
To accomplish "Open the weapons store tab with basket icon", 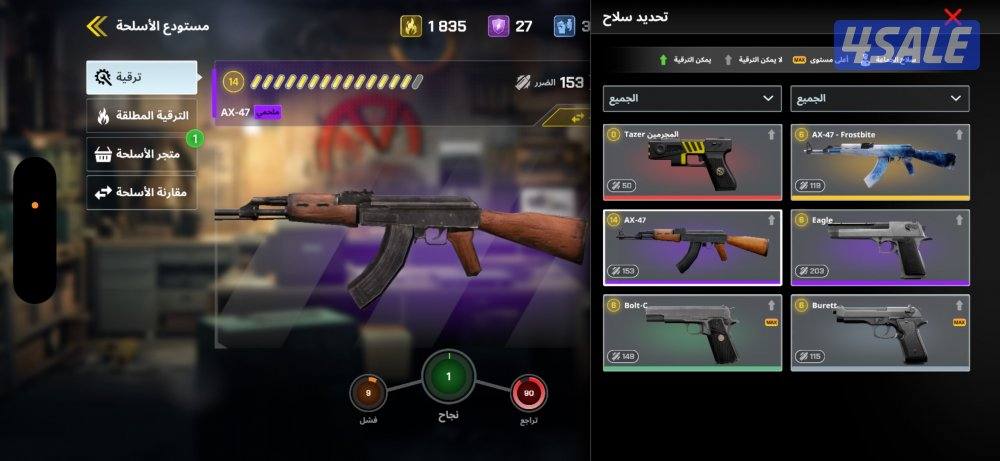I will pyautogui.click(x=141, y=154).
